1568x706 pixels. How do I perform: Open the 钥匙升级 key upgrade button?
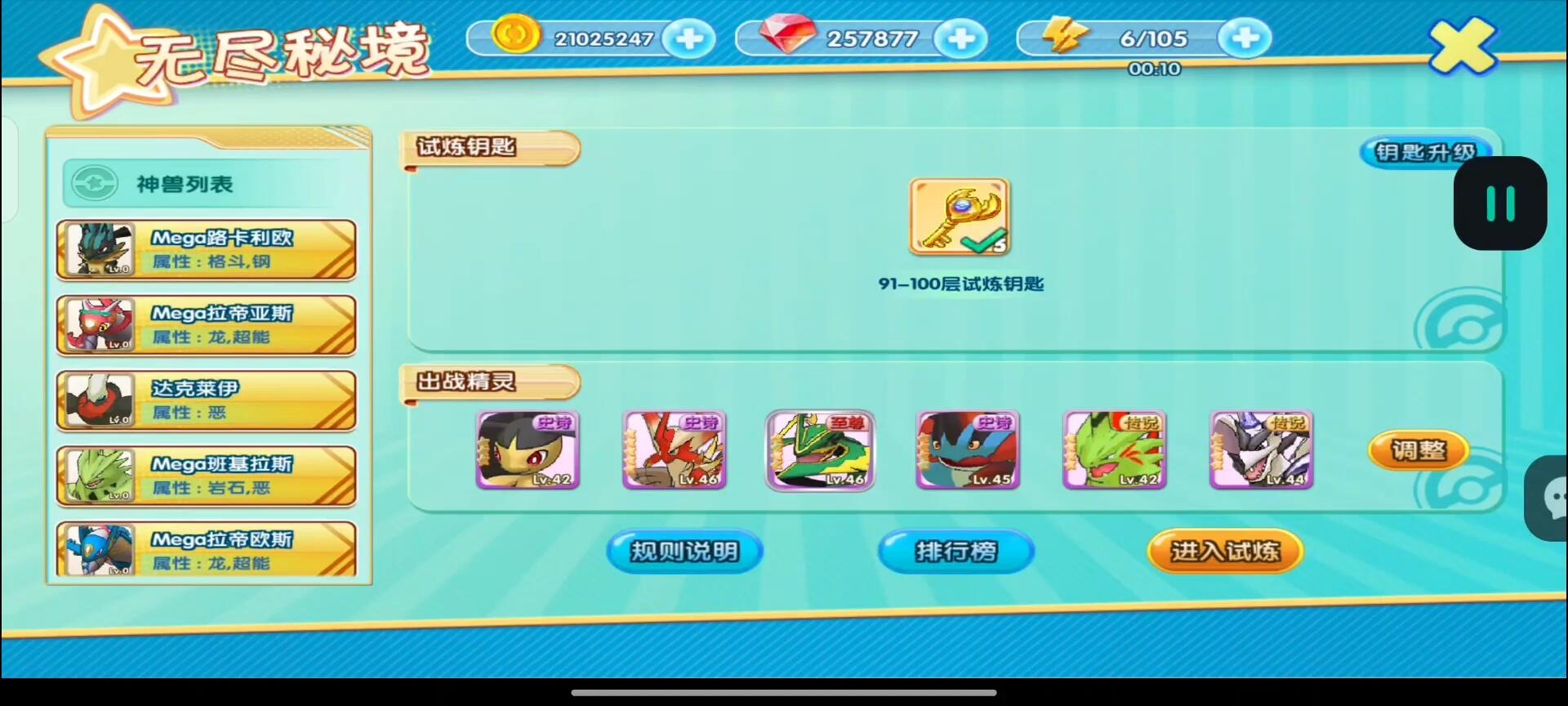pyautogui.click(x=1424, y=152)
